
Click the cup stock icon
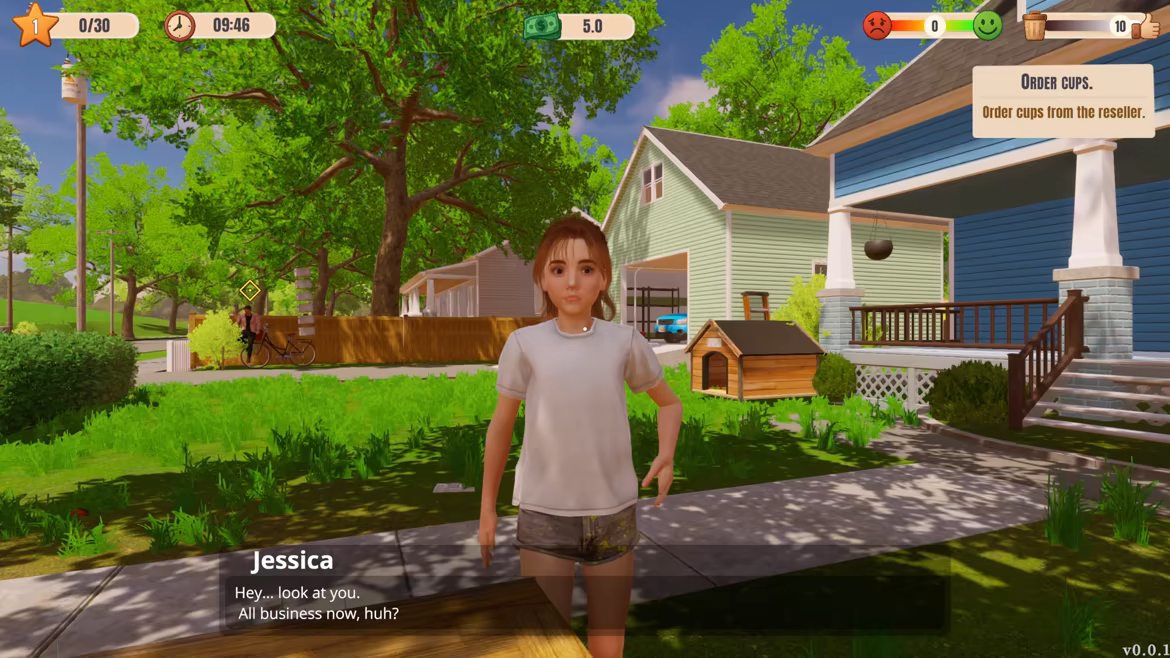tap(1035, 26)
